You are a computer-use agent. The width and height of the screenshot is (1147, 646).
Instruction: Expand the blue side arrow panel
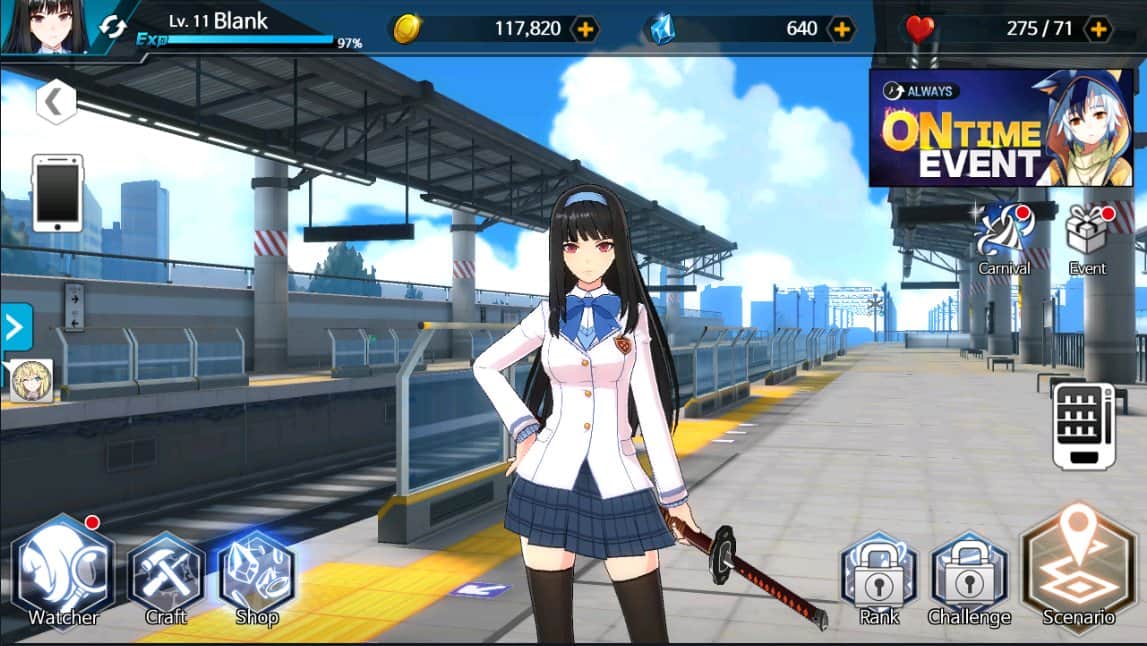pyautogui.click(x=16, y=327)
